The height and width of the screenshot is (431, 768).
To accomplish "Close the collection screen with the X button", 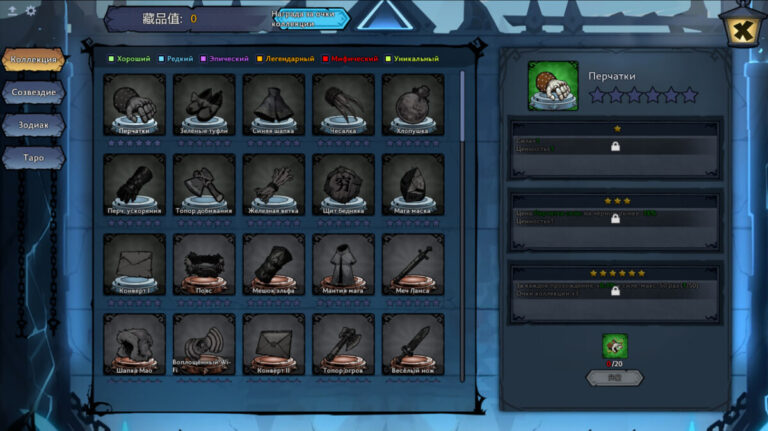I will 741,32.
